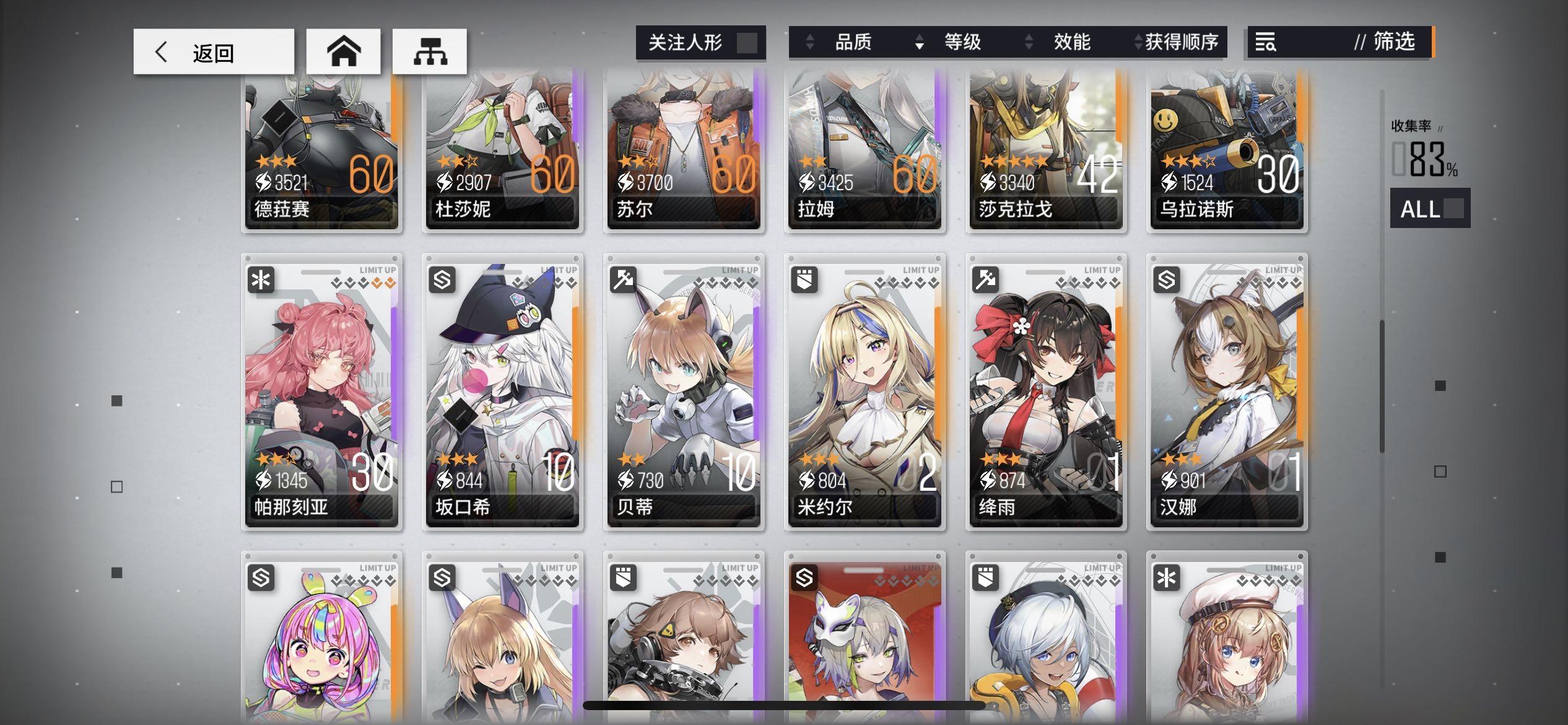Viewport: 1568px width, 725px height.
Task: Open the 效能 sort dropdown
Action: pos(1071,42)
